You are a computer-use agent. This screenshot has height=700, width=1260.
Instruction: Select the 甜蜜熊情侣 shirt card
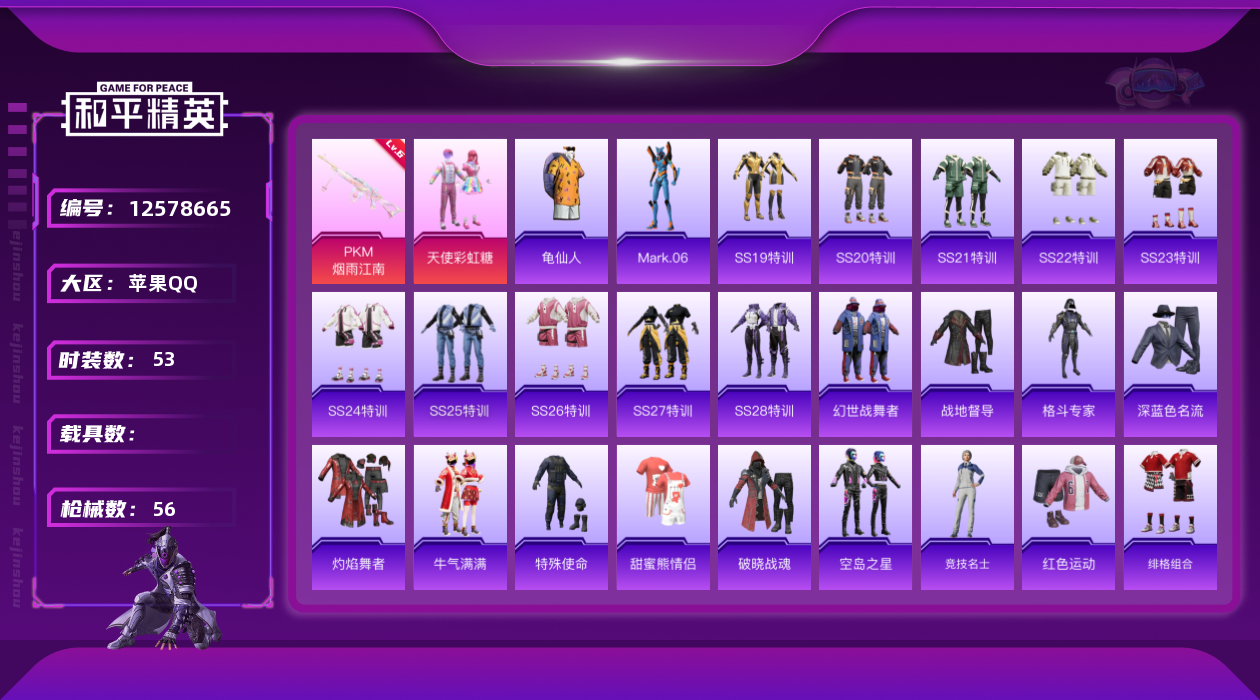click(663, 517)
